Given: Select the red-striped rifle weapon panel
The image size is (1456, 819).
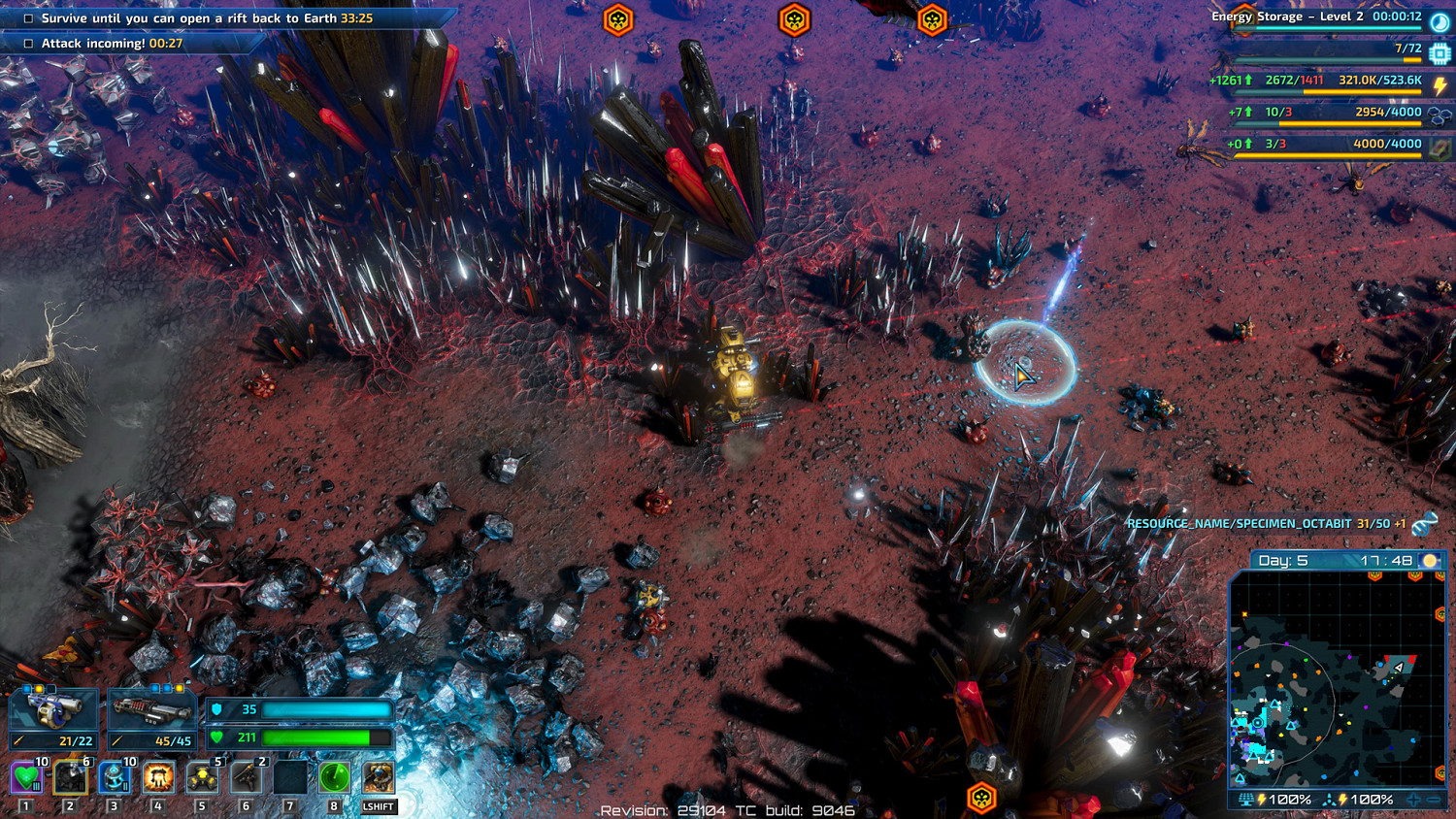Looking at the screenshot, I should click(151, 712).
